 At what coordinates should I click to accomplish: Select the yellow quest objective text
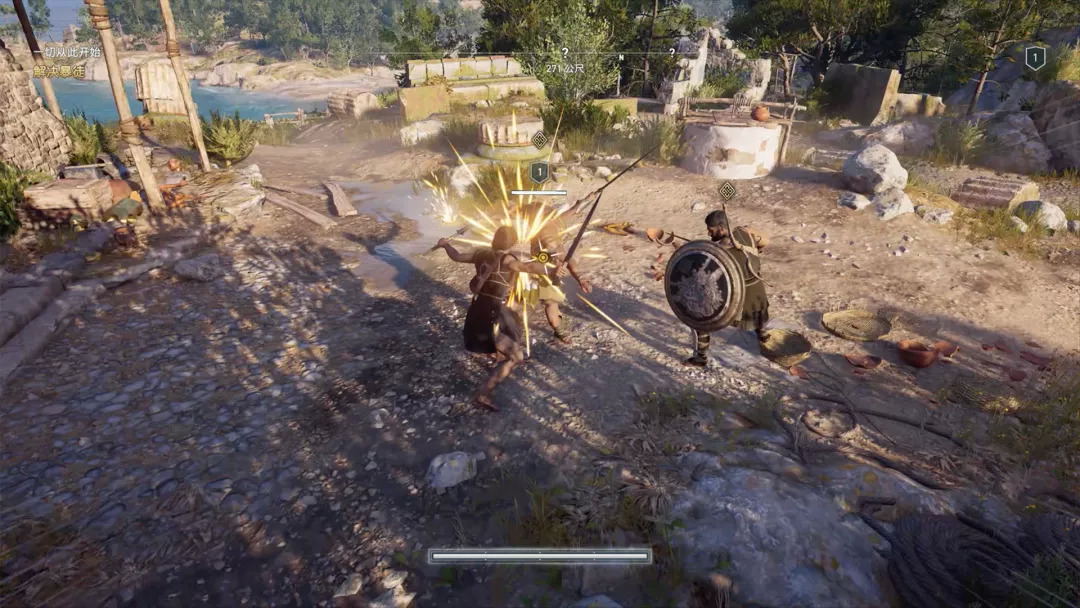[59, 71]
